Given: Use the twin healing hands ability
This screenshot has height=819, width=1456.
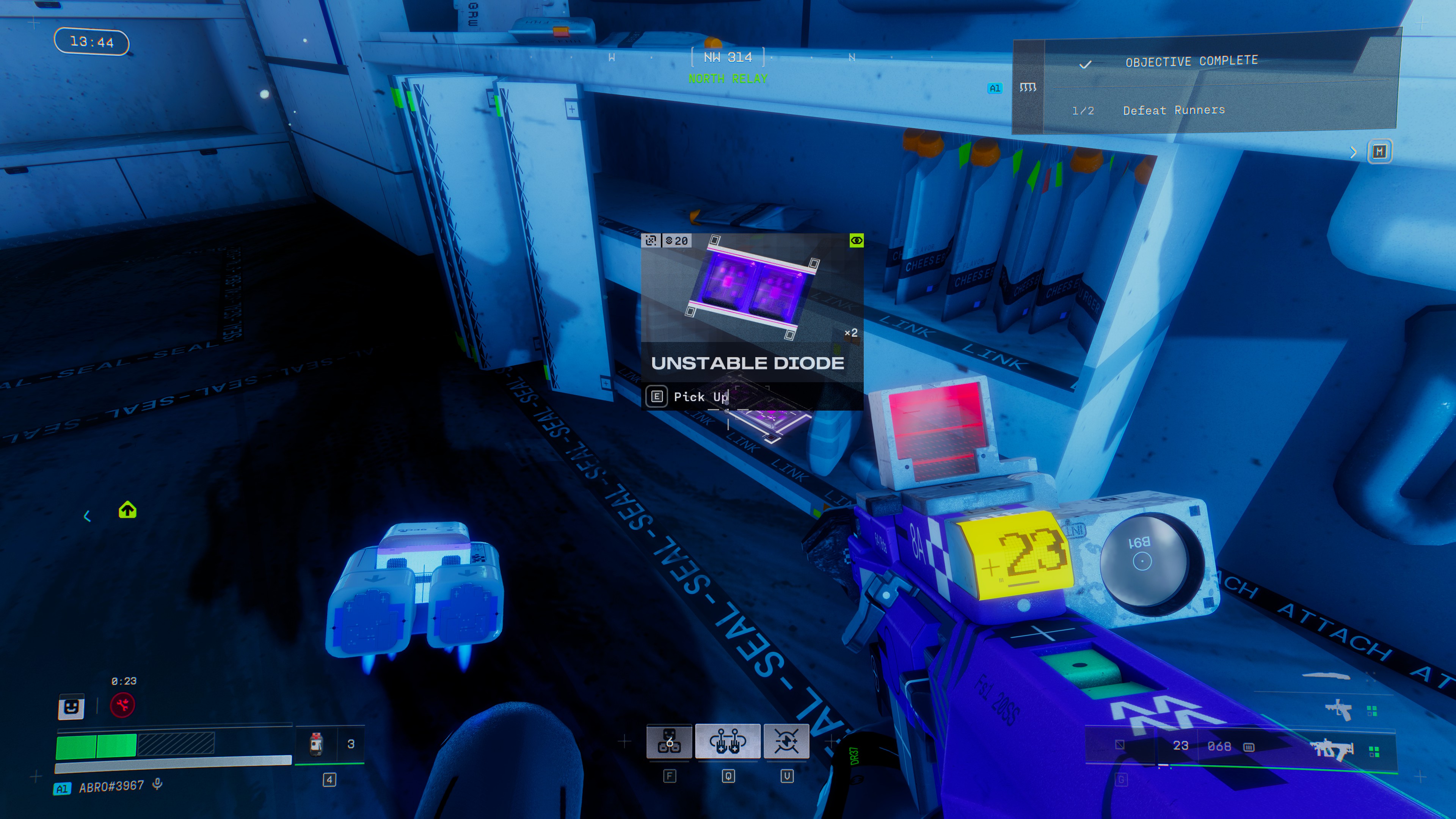Looking at the screenshot, I should (x=728, y=741).
